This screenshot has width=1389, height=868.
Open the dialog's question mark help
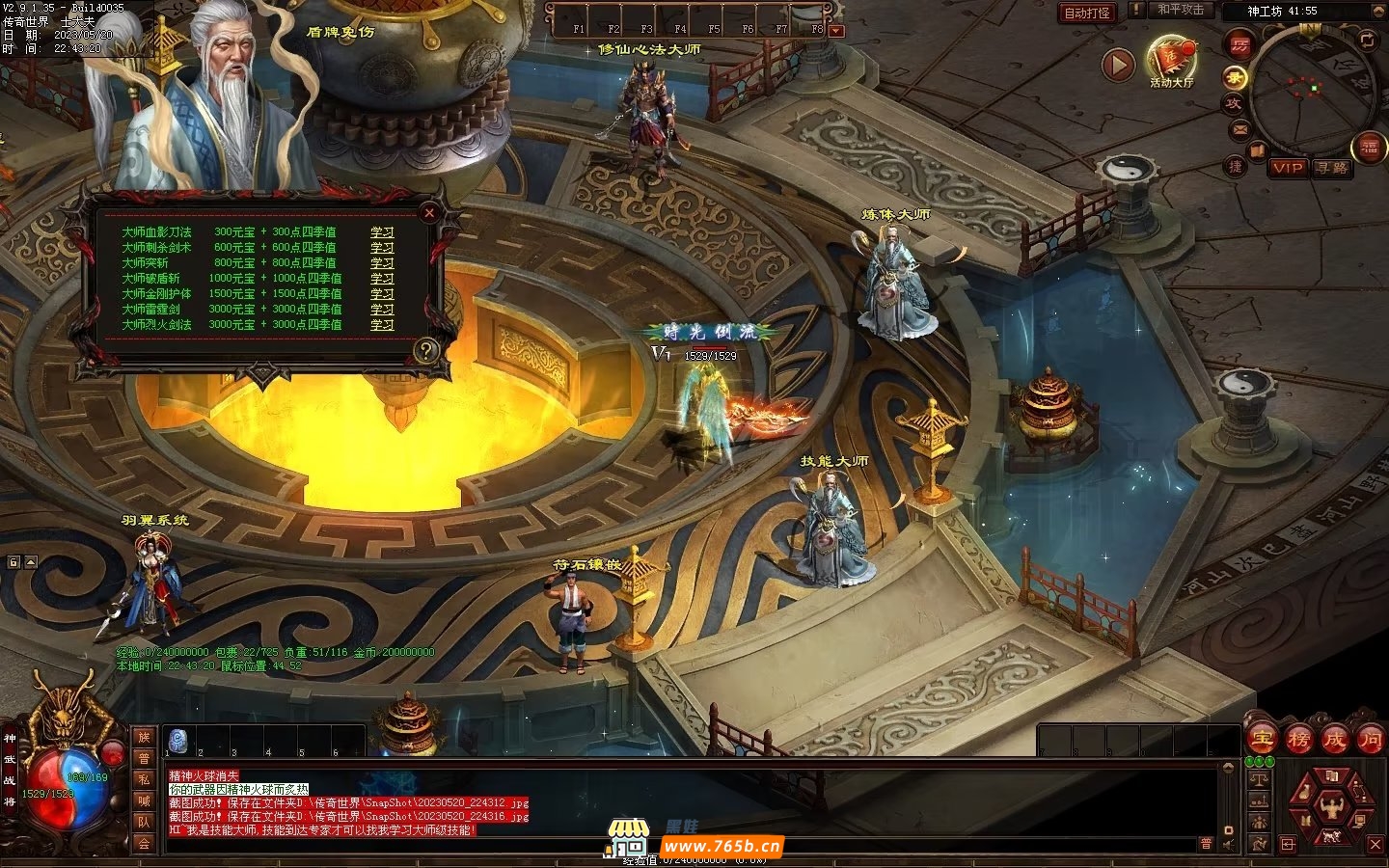point(426,349)
